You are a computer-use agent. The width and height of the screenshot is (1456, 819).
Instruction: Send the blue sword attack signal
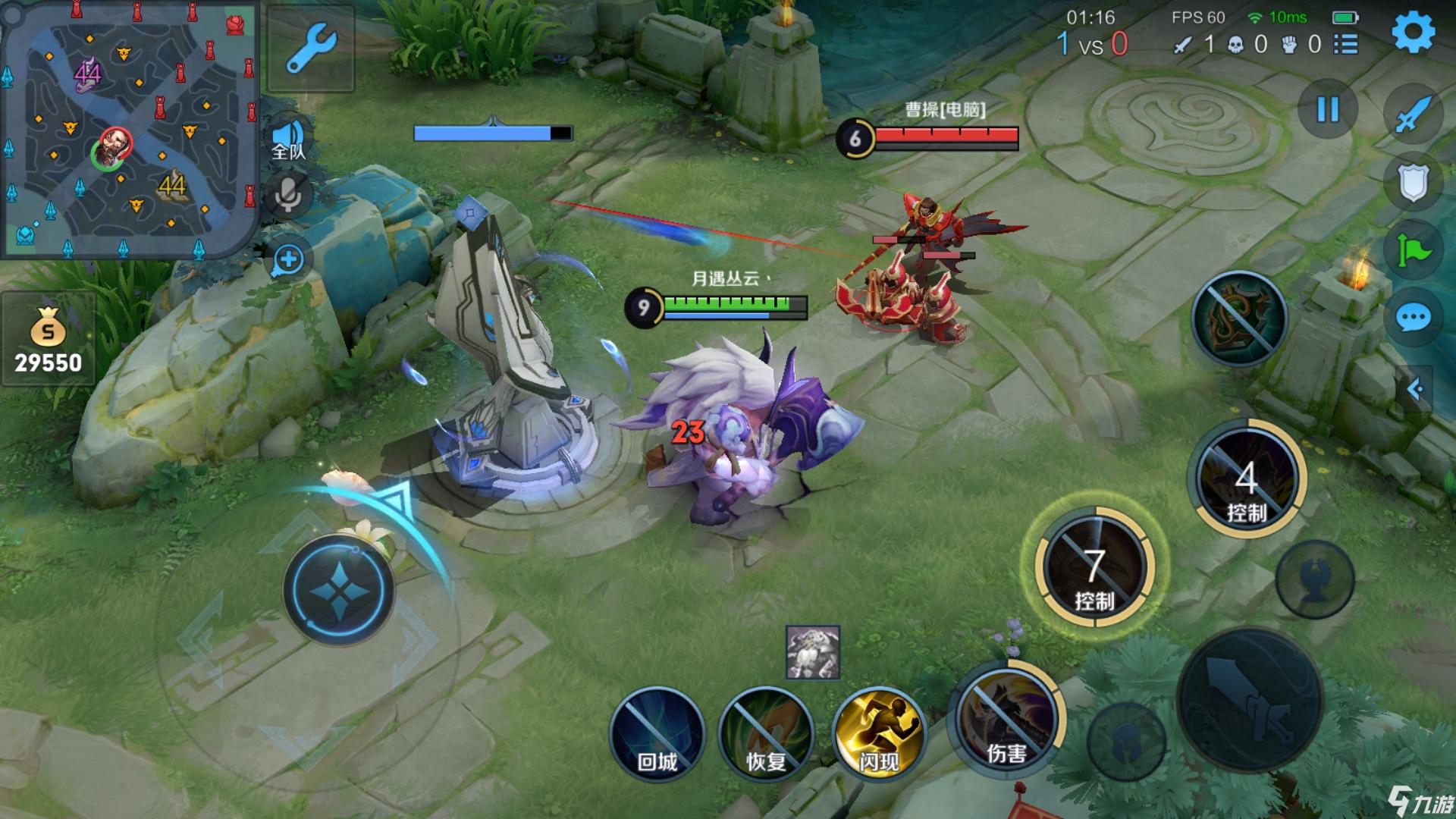[x=1413, y=115]
